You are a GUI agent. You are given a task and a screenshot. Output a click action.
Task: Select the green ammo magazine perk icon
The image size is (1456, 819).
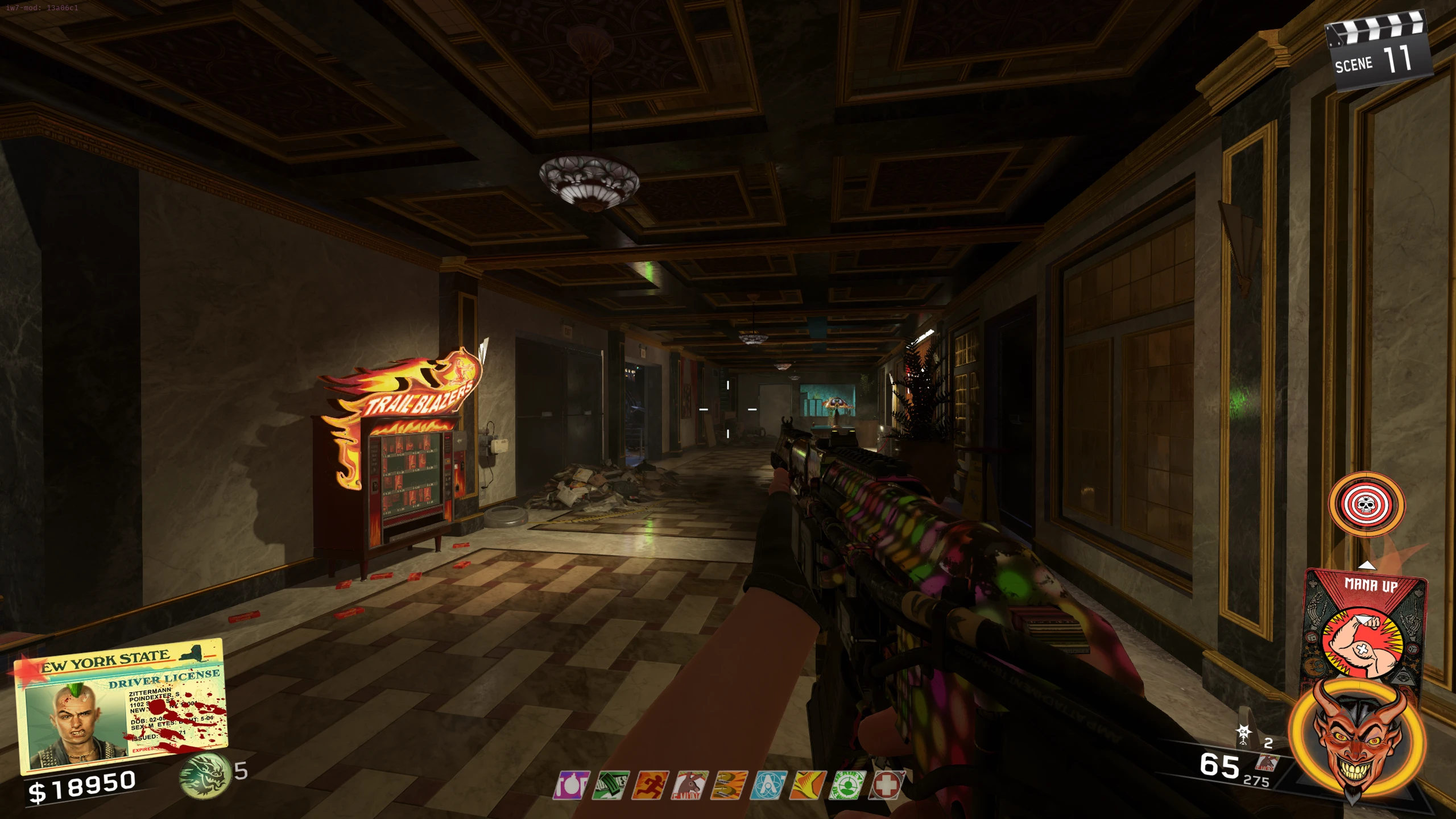[x=610, y=785]
